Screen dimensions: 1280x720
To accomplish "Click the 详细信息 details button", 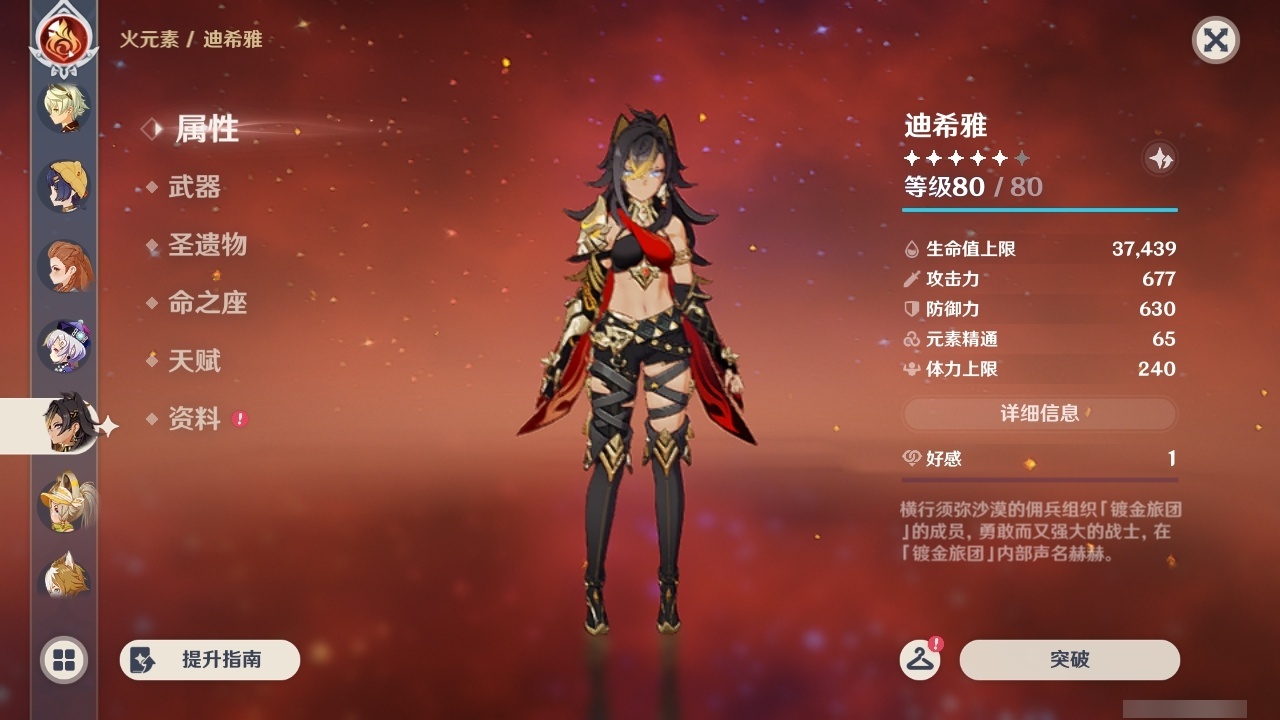I will tap(1040, 414).
